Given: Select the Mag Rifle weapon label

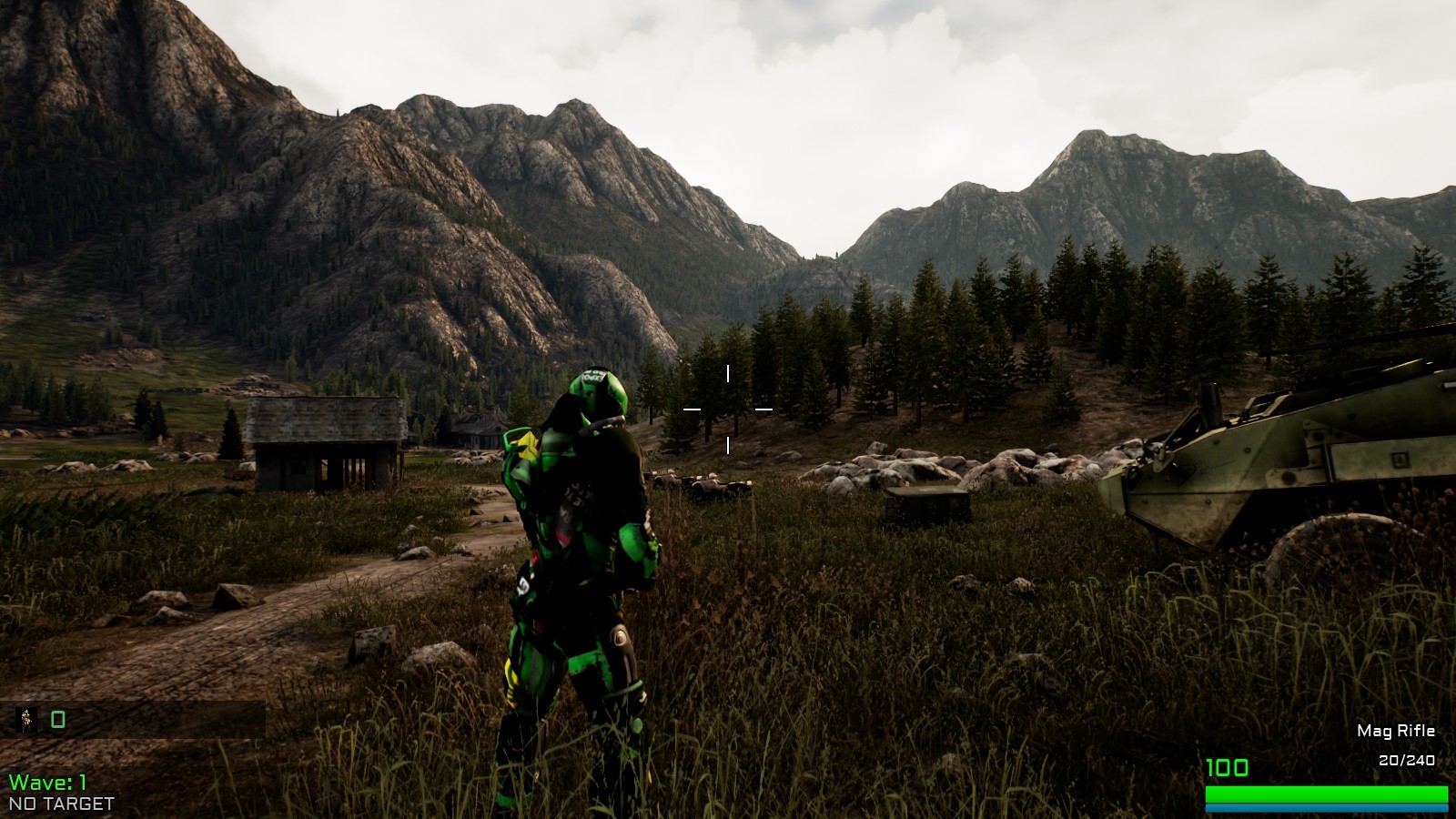Looking at the screenshot, I should coord(1395,731).
